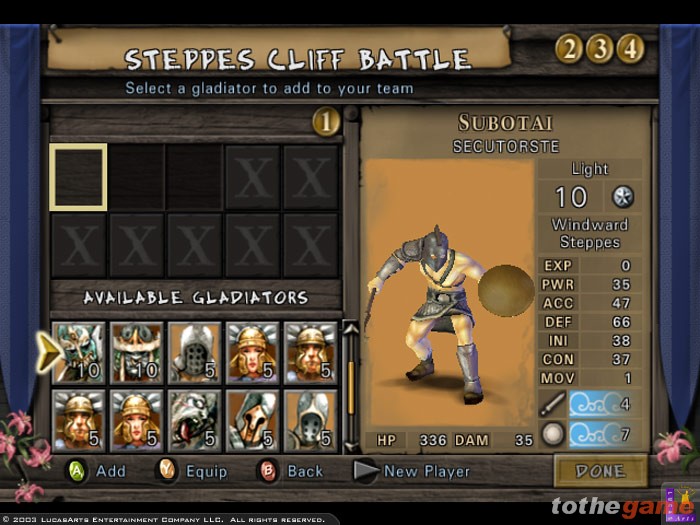Choose the horned-helmet bearded level 10 gladiator

pyautogui.click(x=137, y=352)
